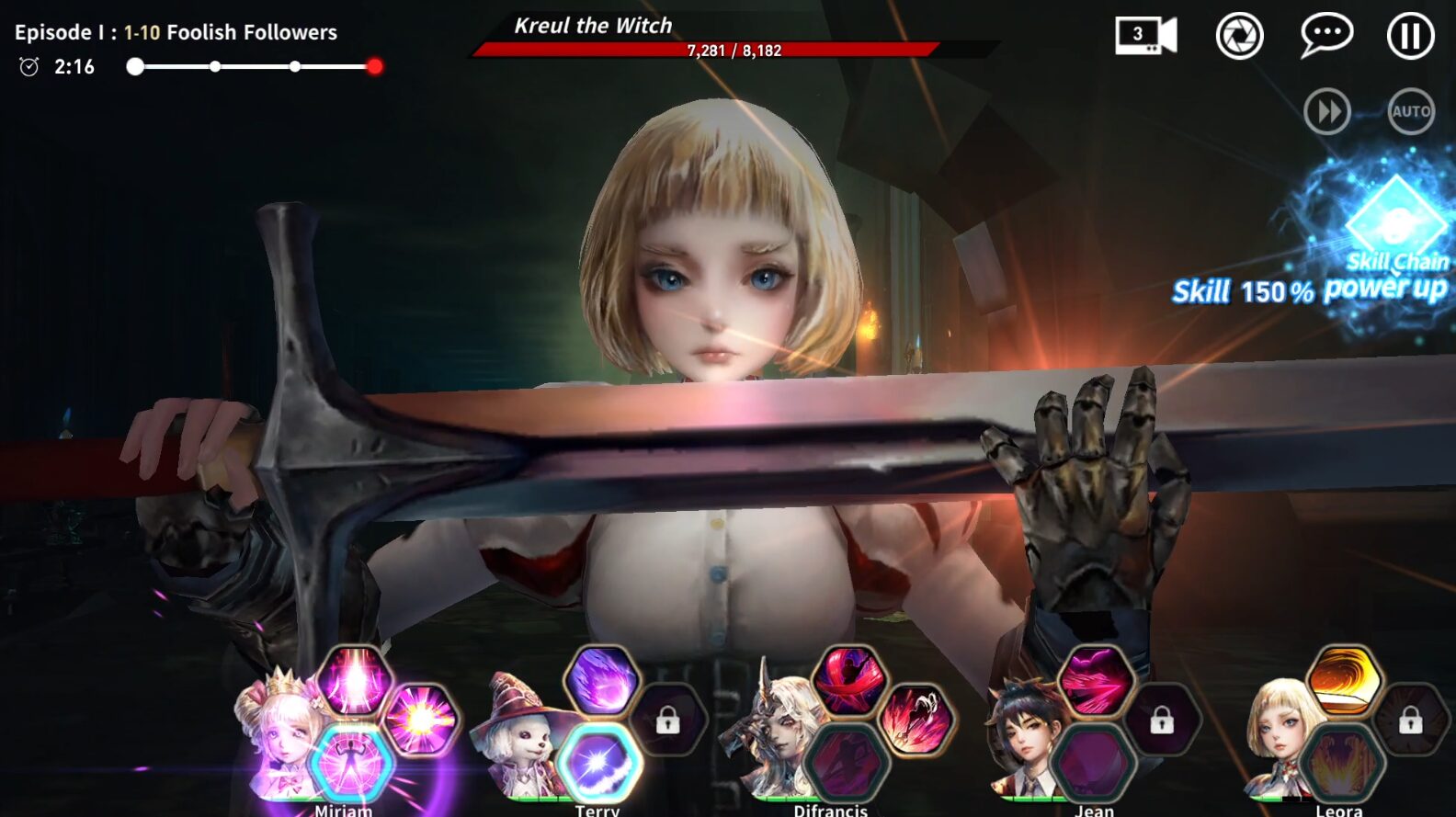1456x817 pixels.
Task: Toggle the fast-forward battle speed
Action: (1326, 110)
